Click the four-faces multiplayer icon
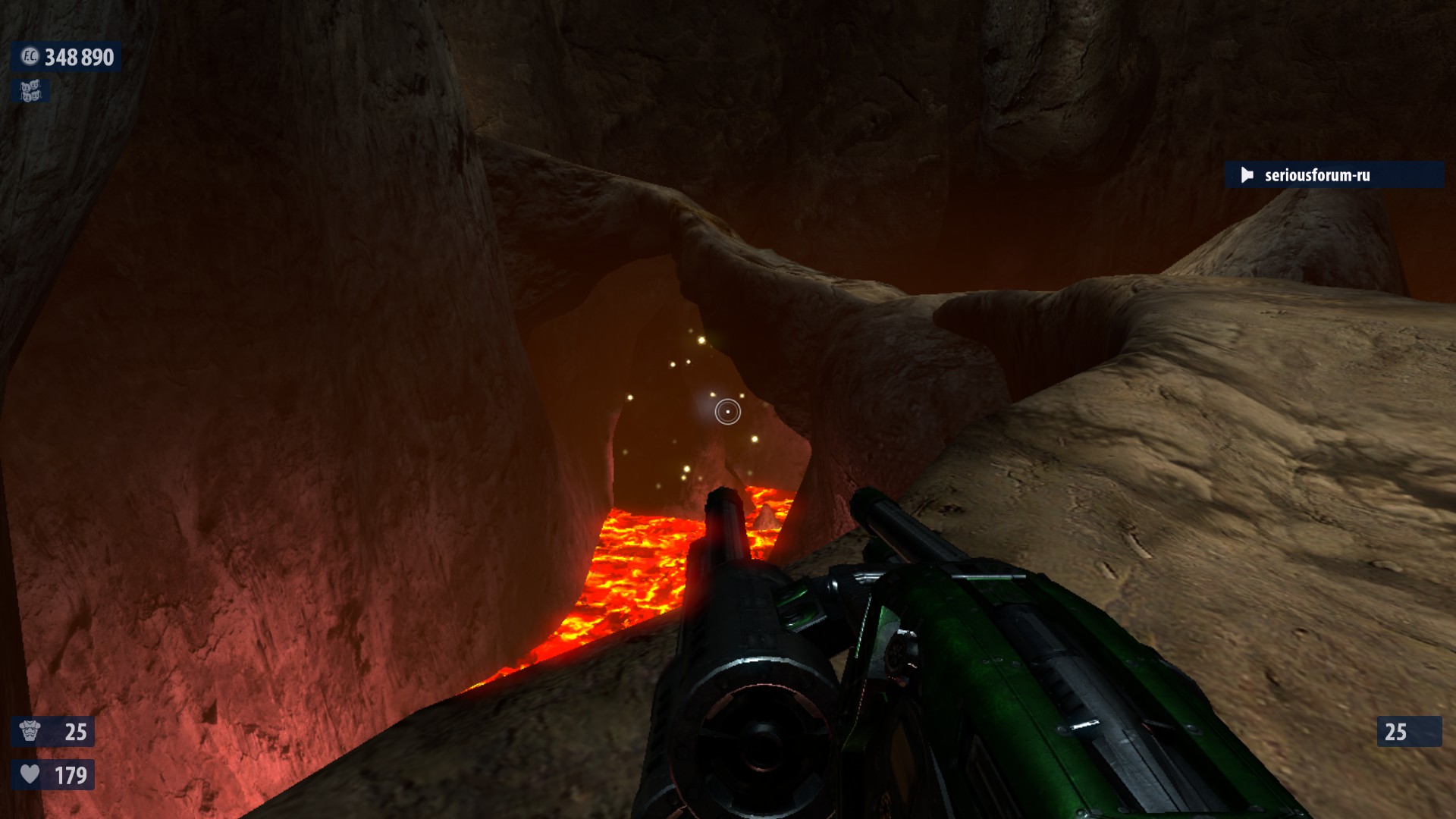Screen dimensions: 1456x819 pos(30,92)
